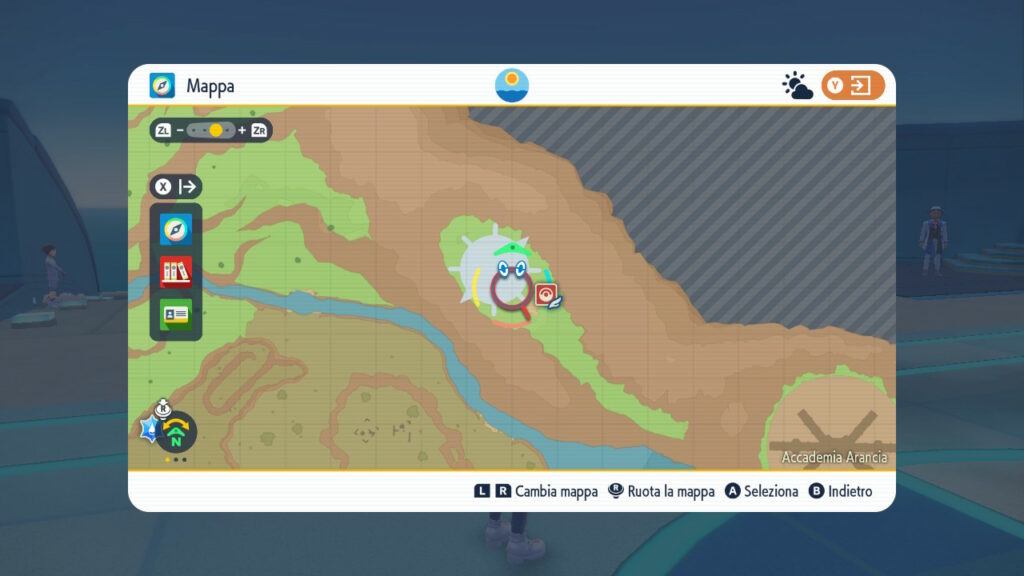The height and width of the screenshot is (576, 1024).
Task: Click the sun time-of-day icon
Action: pyautogui.click(x=512, y=85)
